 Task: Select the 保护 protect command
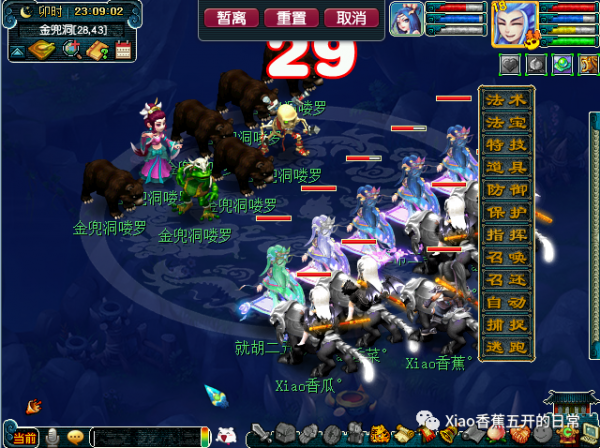point(506,212)
